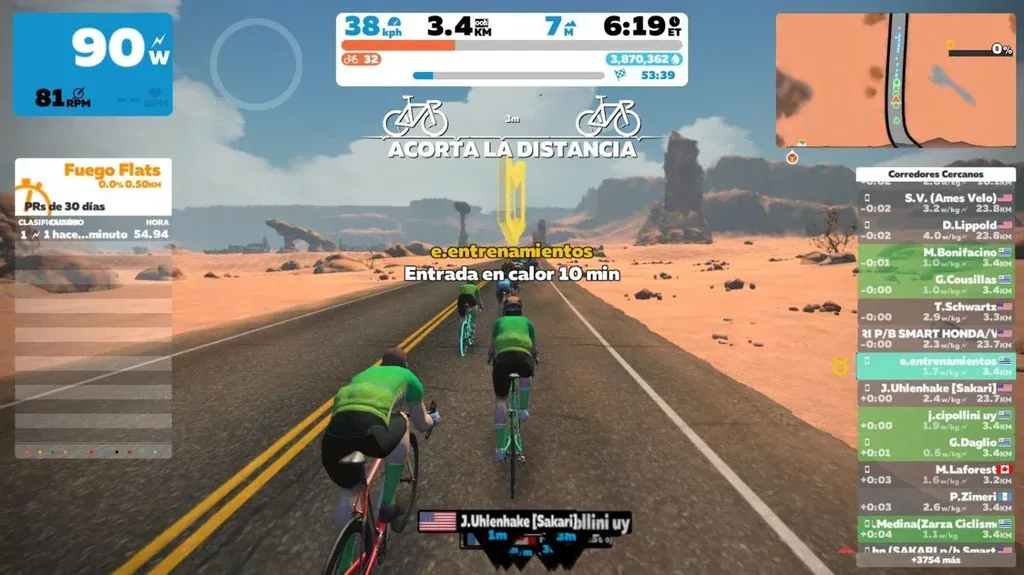Select P.Zimeri in the riders list
Viewport: 1024px width, 575px height.
[935, 501]
